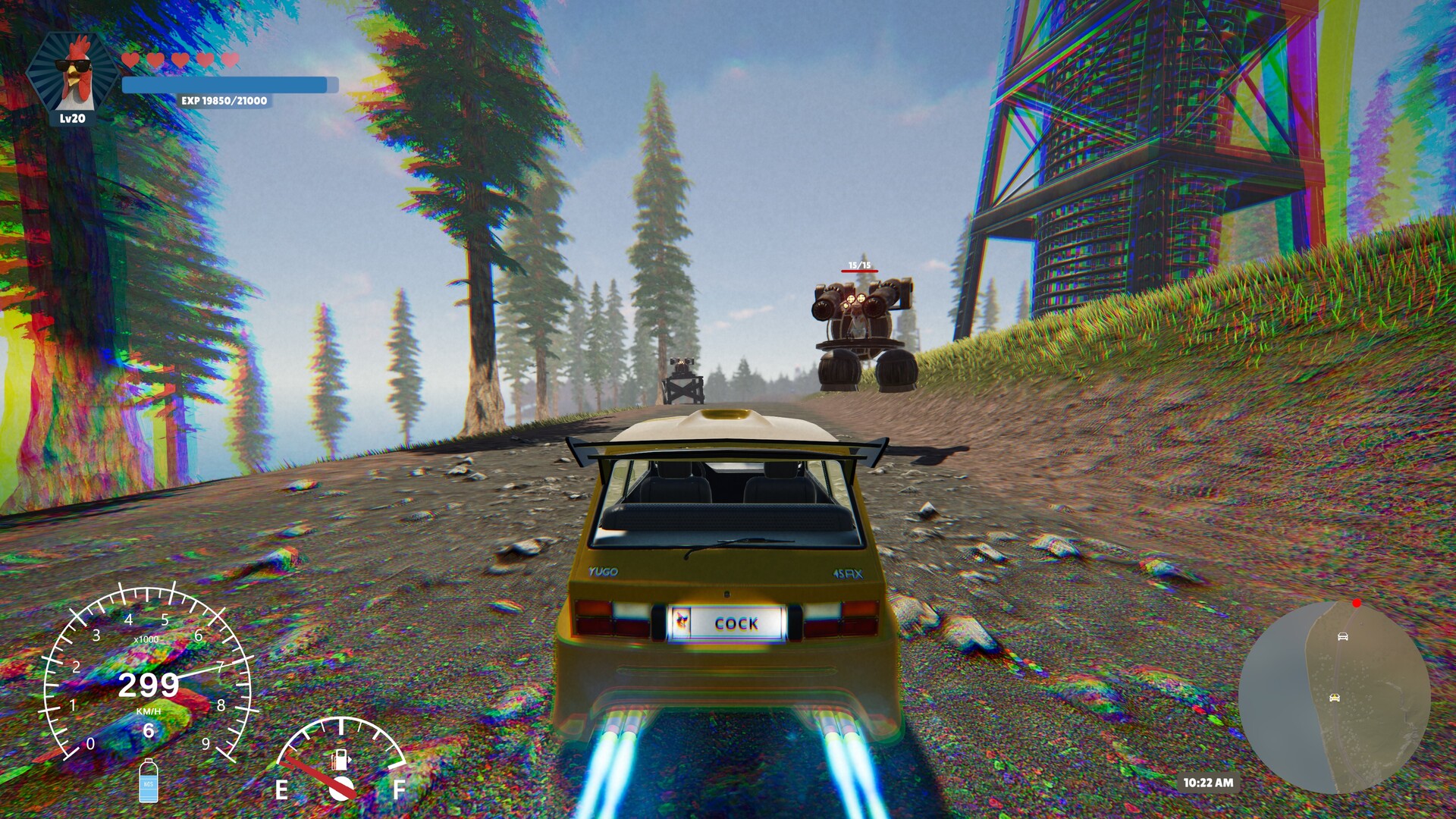Click the blue EXP progress bar

coord(224,84)
